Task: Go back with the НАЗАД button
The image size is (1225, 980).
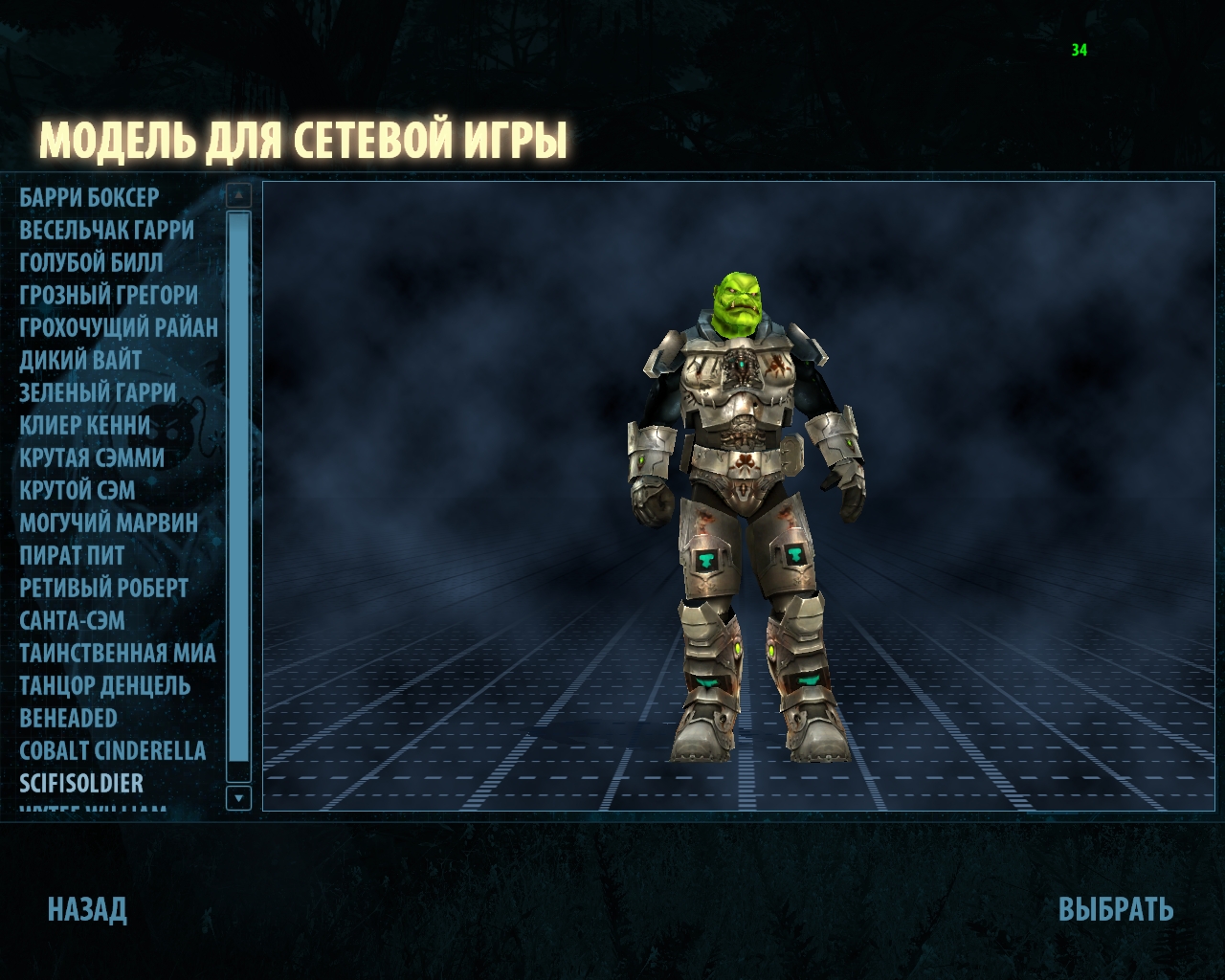Action: coord(87,909)
